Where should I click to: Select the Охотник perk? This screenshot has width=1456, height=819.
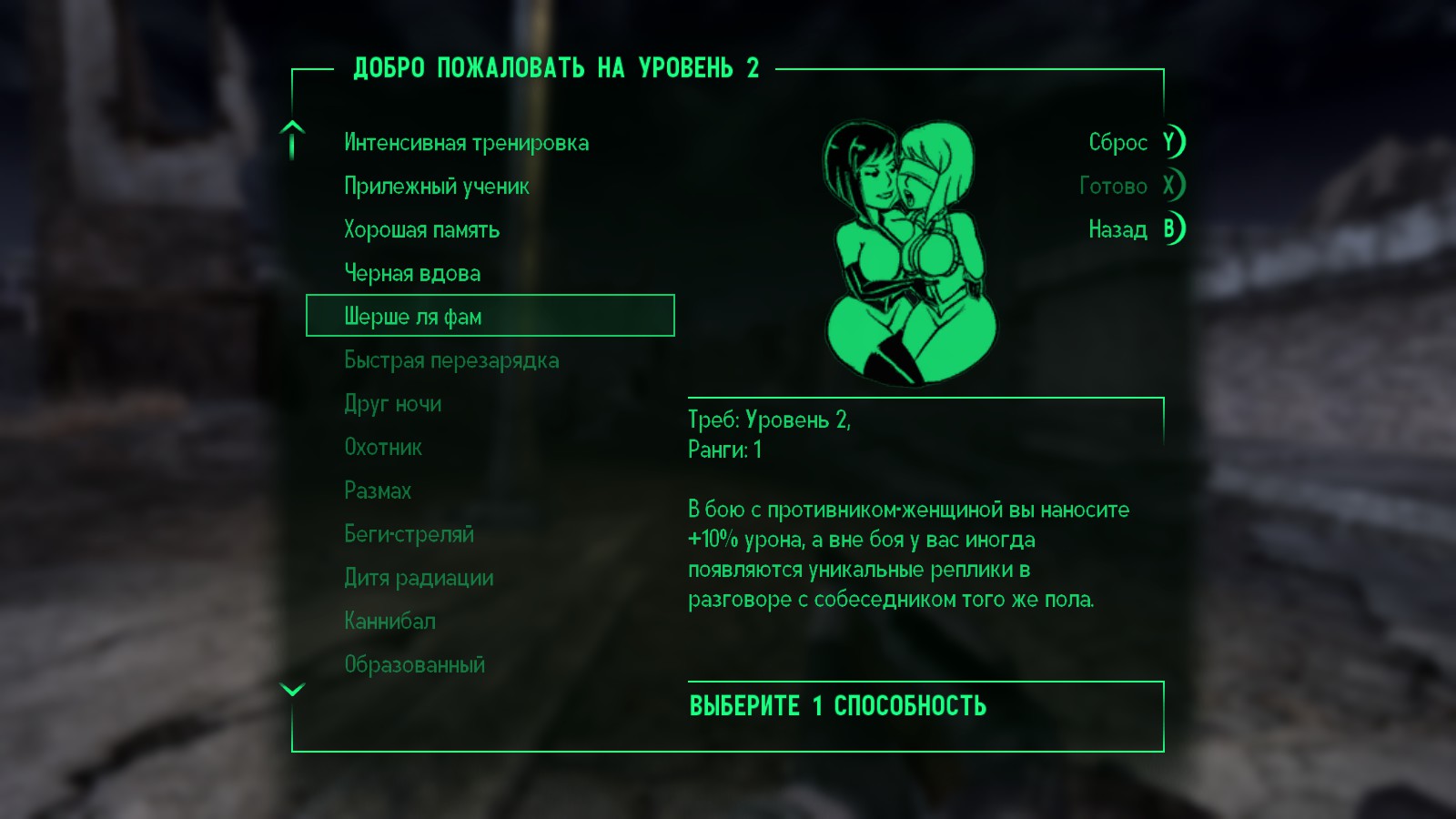tap(382, 447)
